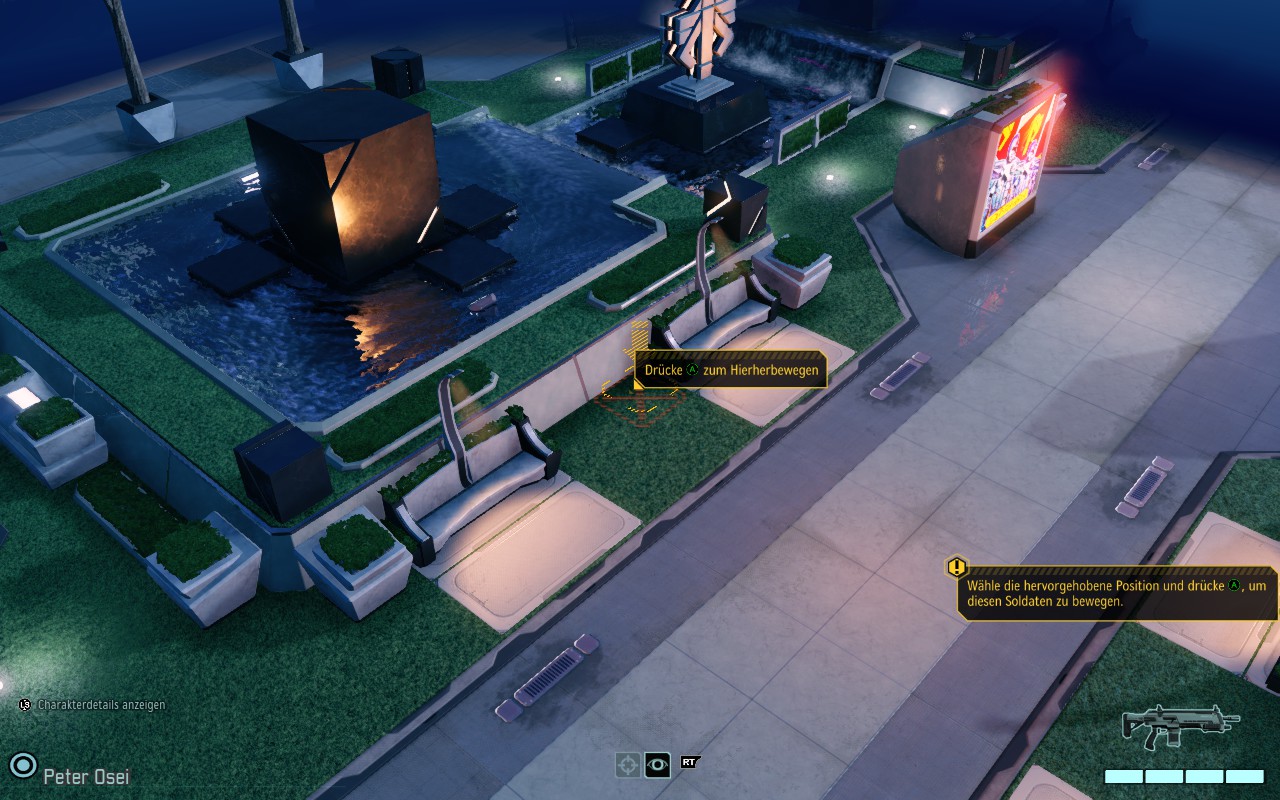Viewport: 1280px width, 800px height.
Task: Select the Peter Osei soldier nameplate
Action: coord(86,776)
